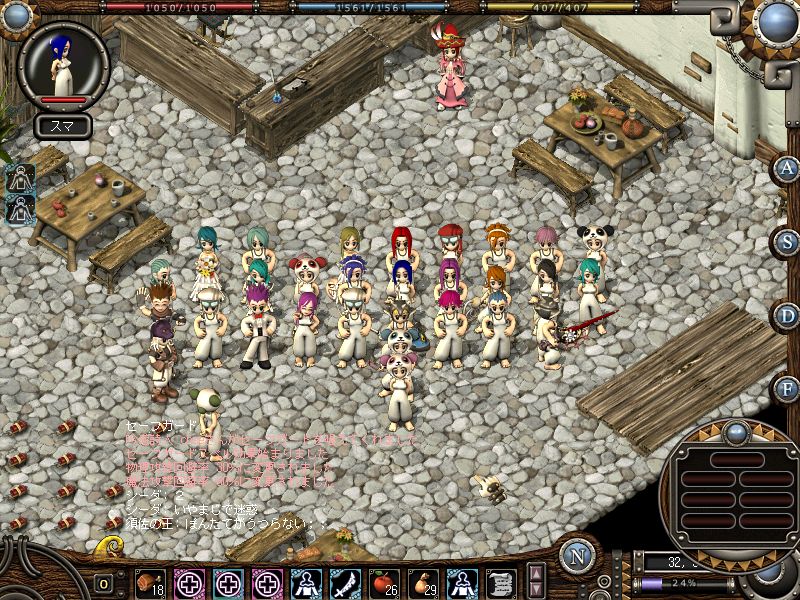This screenshot has height=600, width=800.
Task: Click the round S button
Action: (788, 242)
